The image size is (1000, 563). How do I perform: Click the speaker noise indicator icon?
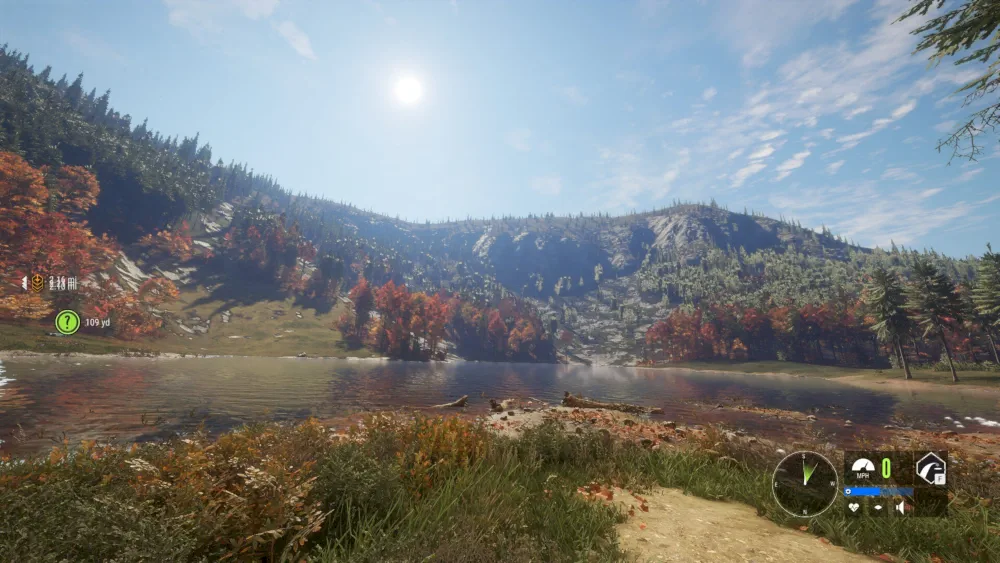[x=901, y=507]
